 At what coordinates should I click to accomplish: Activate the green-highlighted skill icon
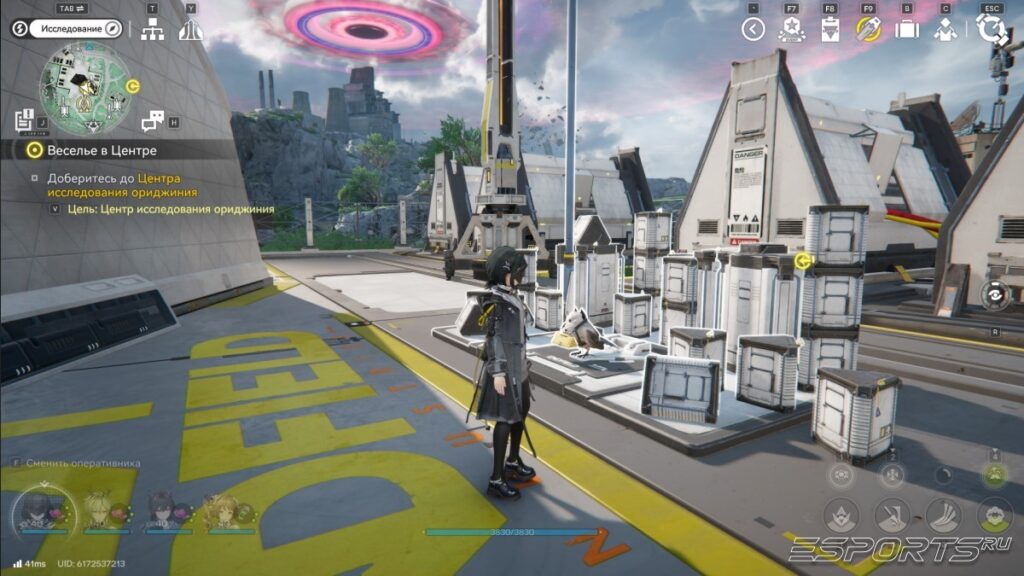993,476
